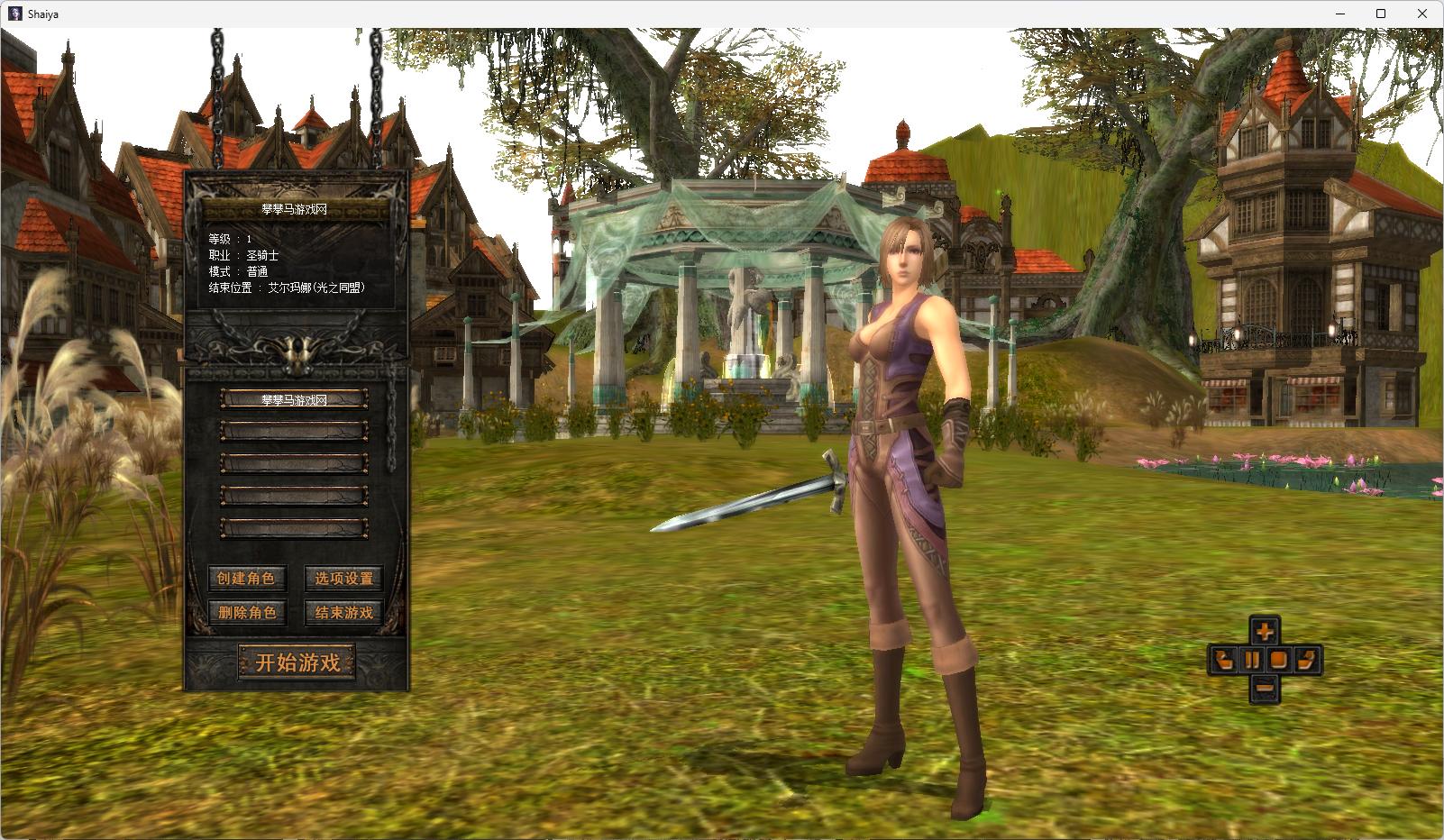Minimize the Shaiya window

tap(1339, 14)
